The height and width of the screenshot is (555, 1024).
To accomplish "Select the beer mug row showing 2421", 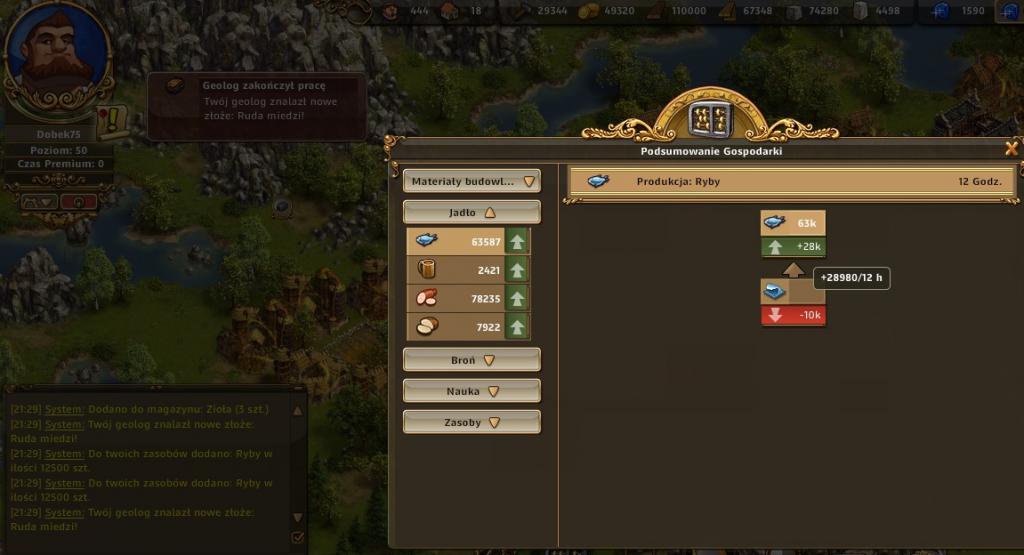I will 467,269.
